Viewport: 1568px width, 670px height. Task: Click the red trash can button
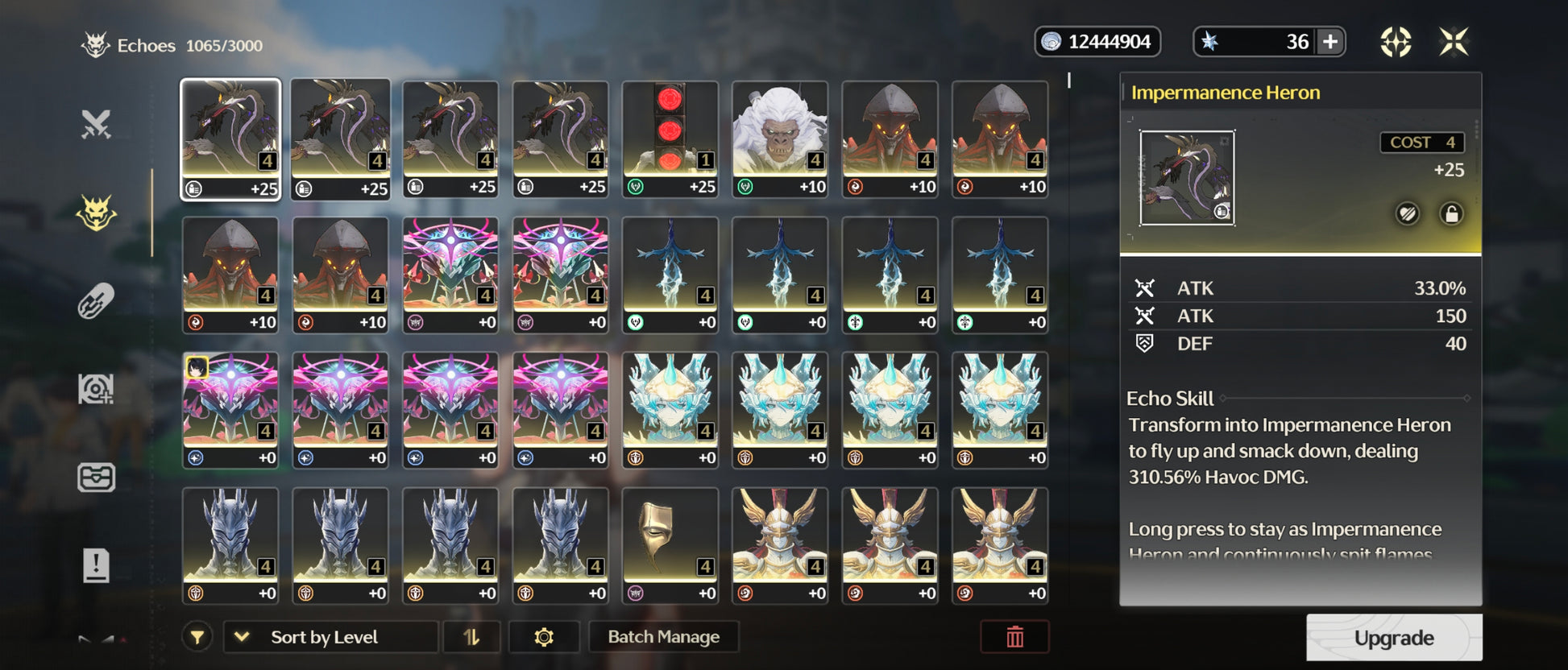pyautogui.click(x=1014, y=637)
